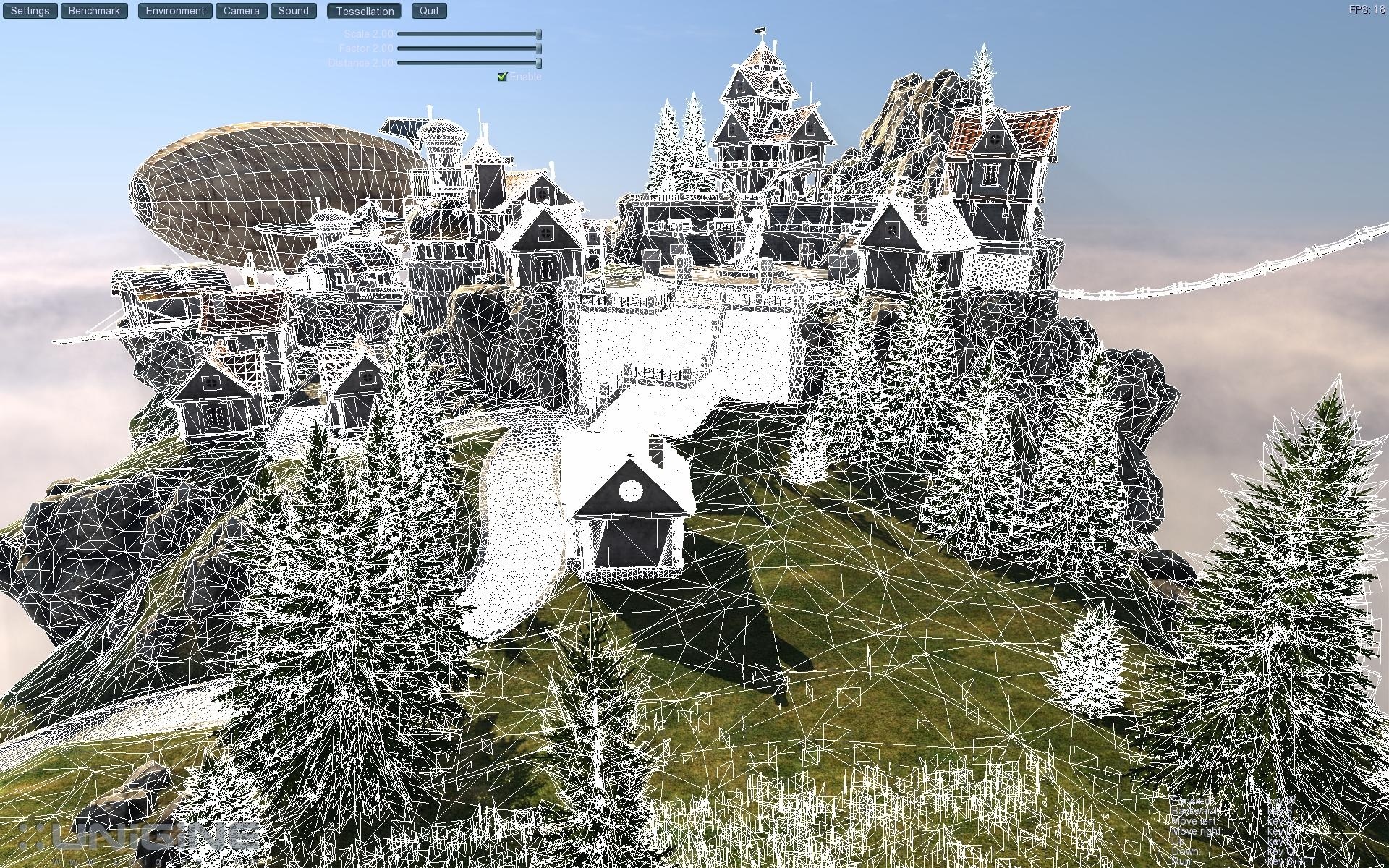Click the Quit button
This screenshot has width=1389, height=868.
(x=428, y=10)
